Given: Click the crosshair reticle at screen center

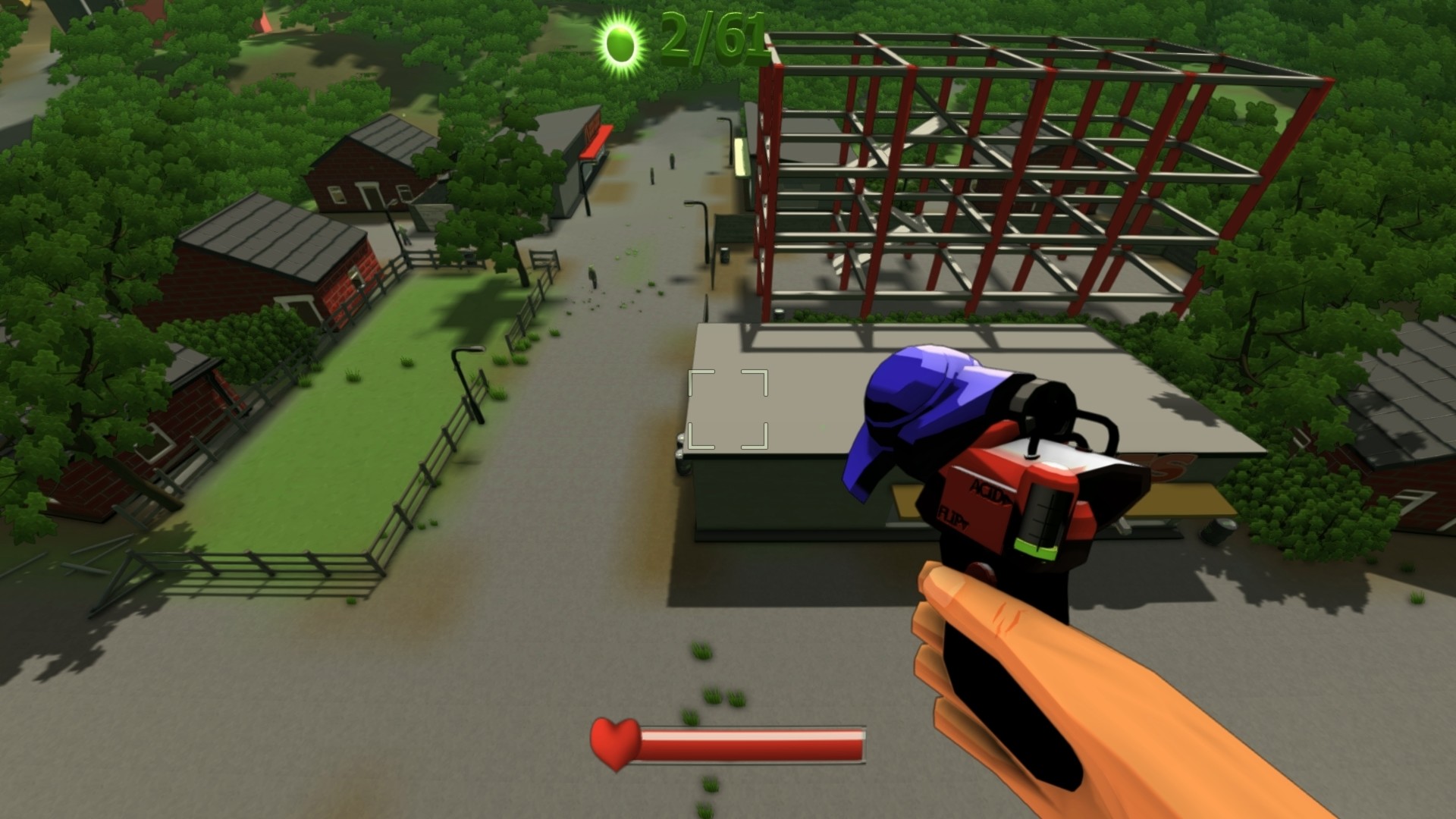Looking at the screenshot, I should pyautogui.click(x=728, y=409).
